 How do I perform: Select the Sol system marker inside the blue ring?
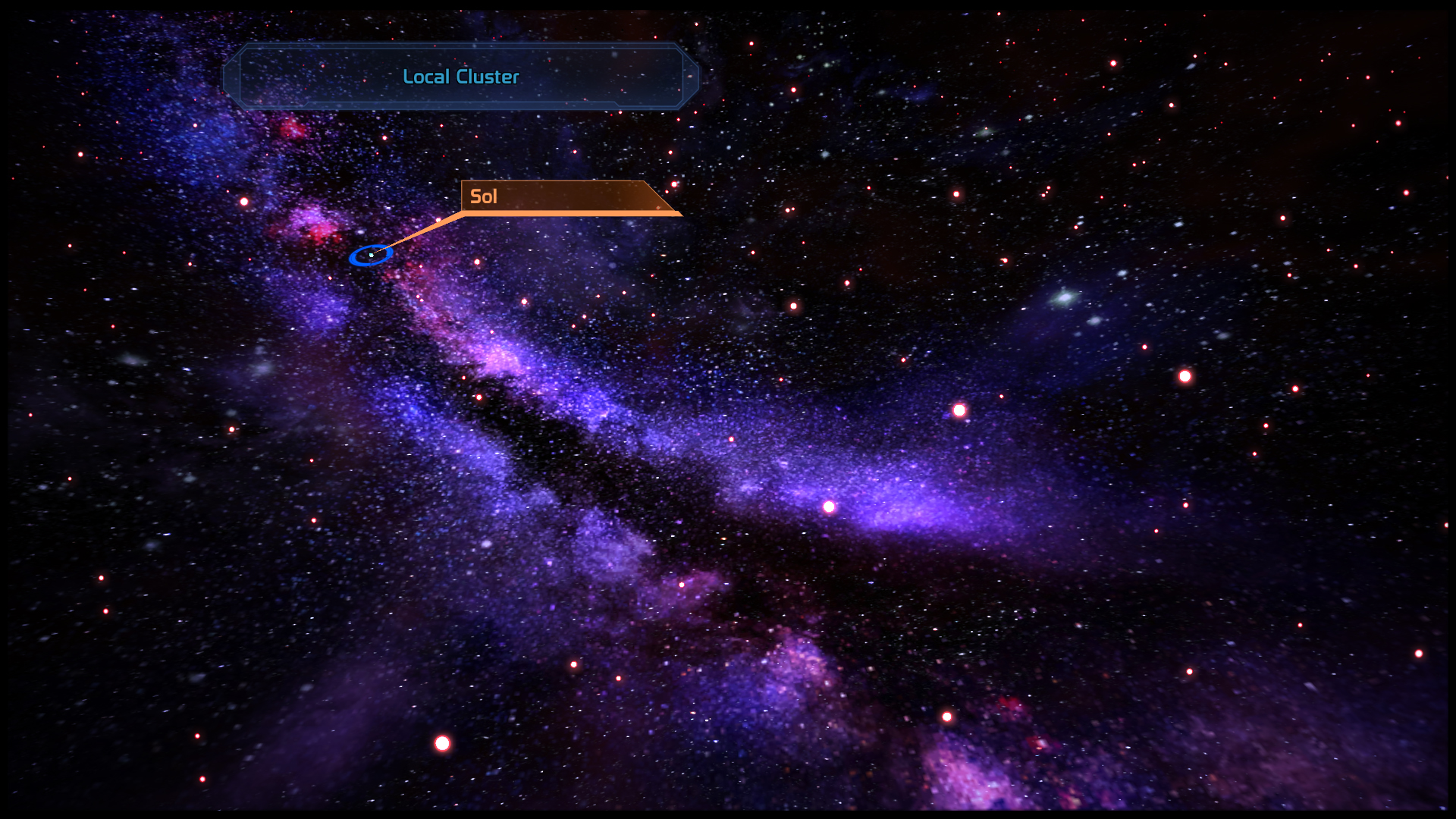click(371, 256)
